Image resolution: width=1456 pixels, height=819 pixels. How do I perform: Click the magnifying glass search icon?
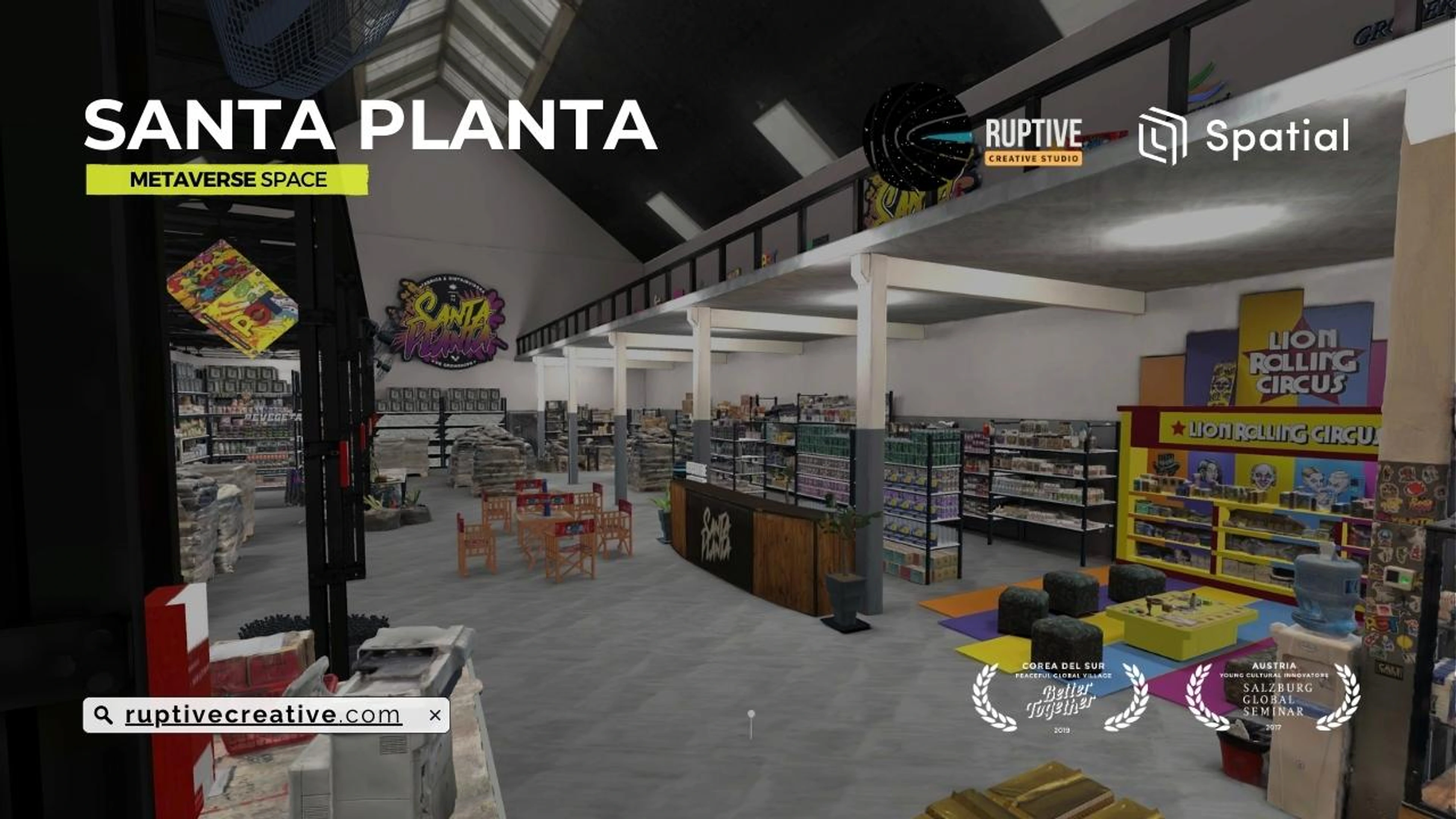103,715
